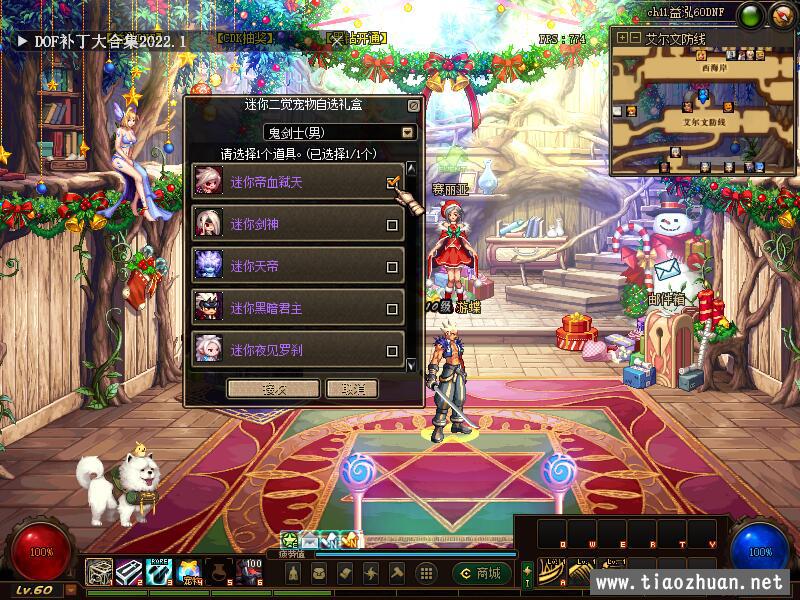Click the minimap zoom-out minus button

click(635, 37)
